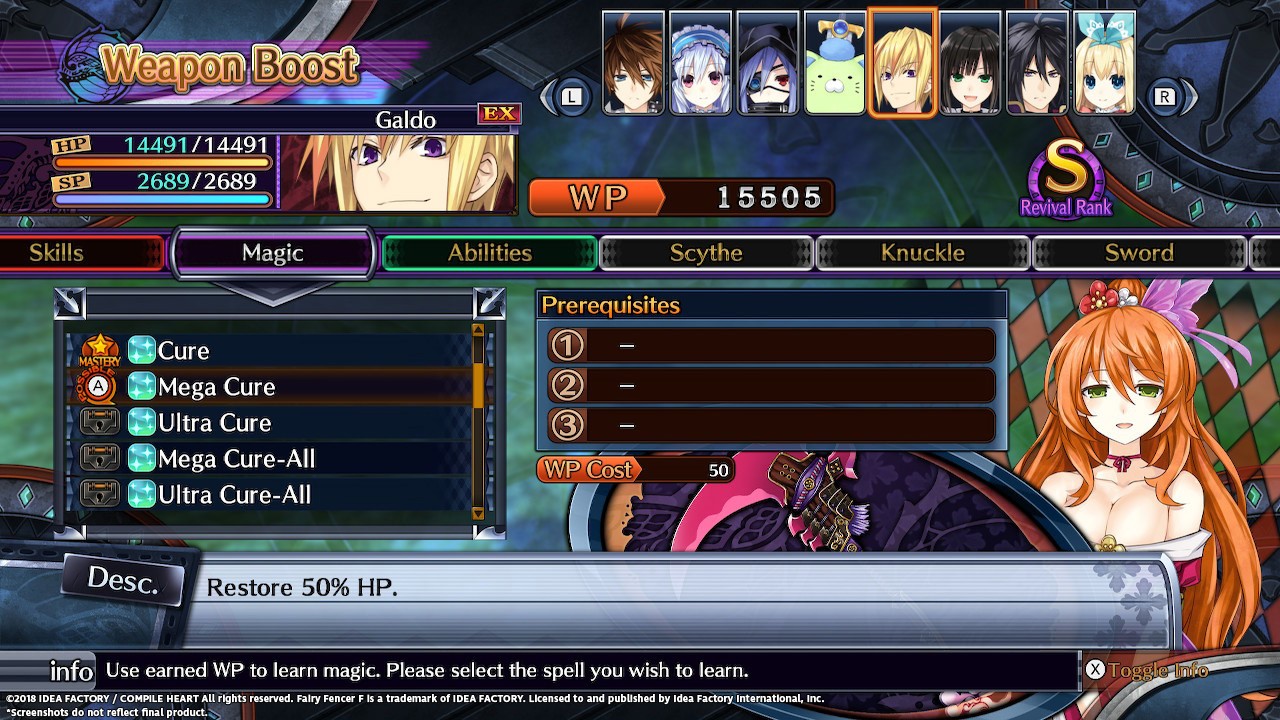Open the Abilities tab
The height and width of the screenshot is (720, 1280).
point(490,253)
